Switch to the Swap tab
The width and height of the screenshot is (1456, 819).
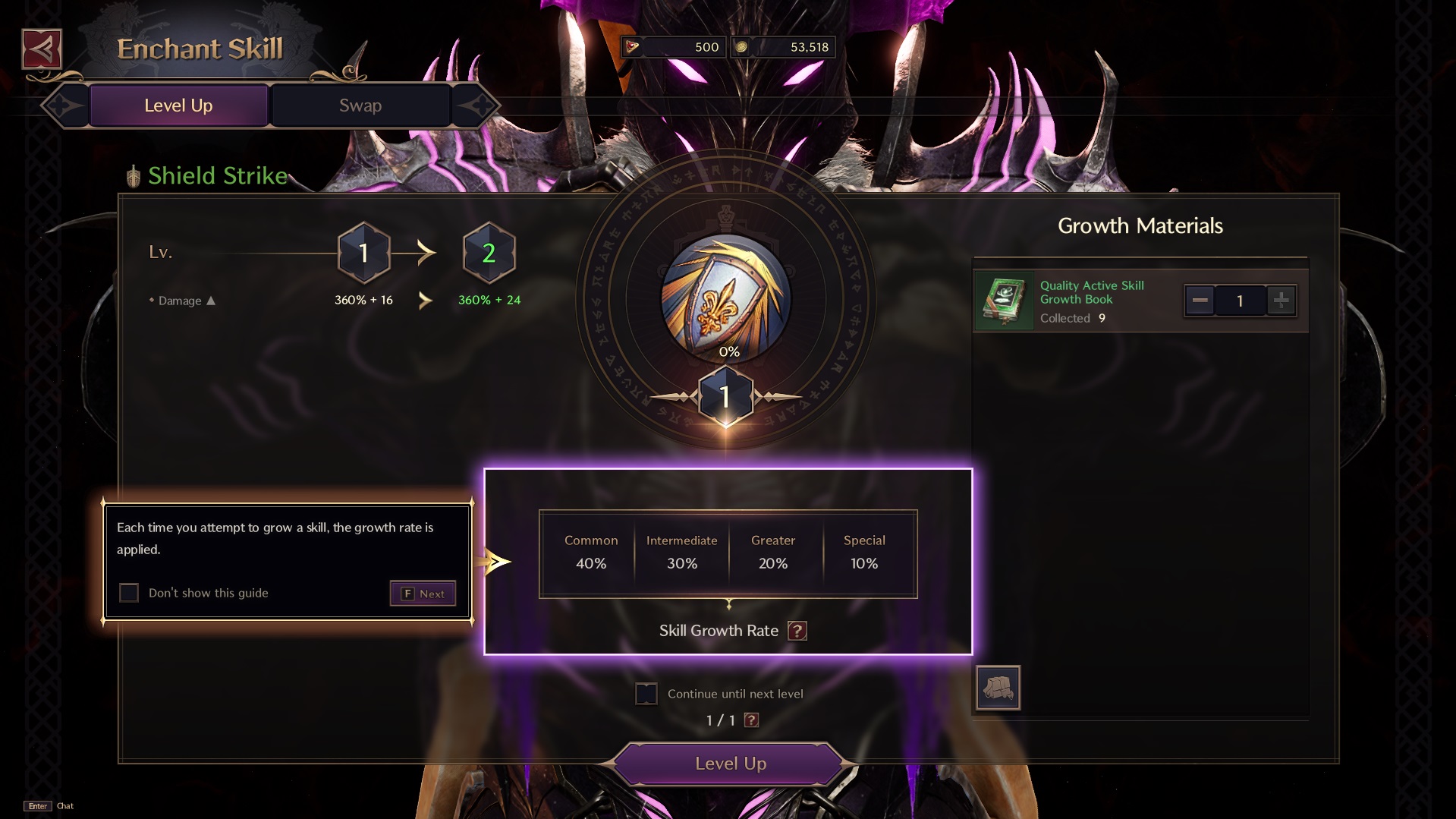click(x=359, y=105)
